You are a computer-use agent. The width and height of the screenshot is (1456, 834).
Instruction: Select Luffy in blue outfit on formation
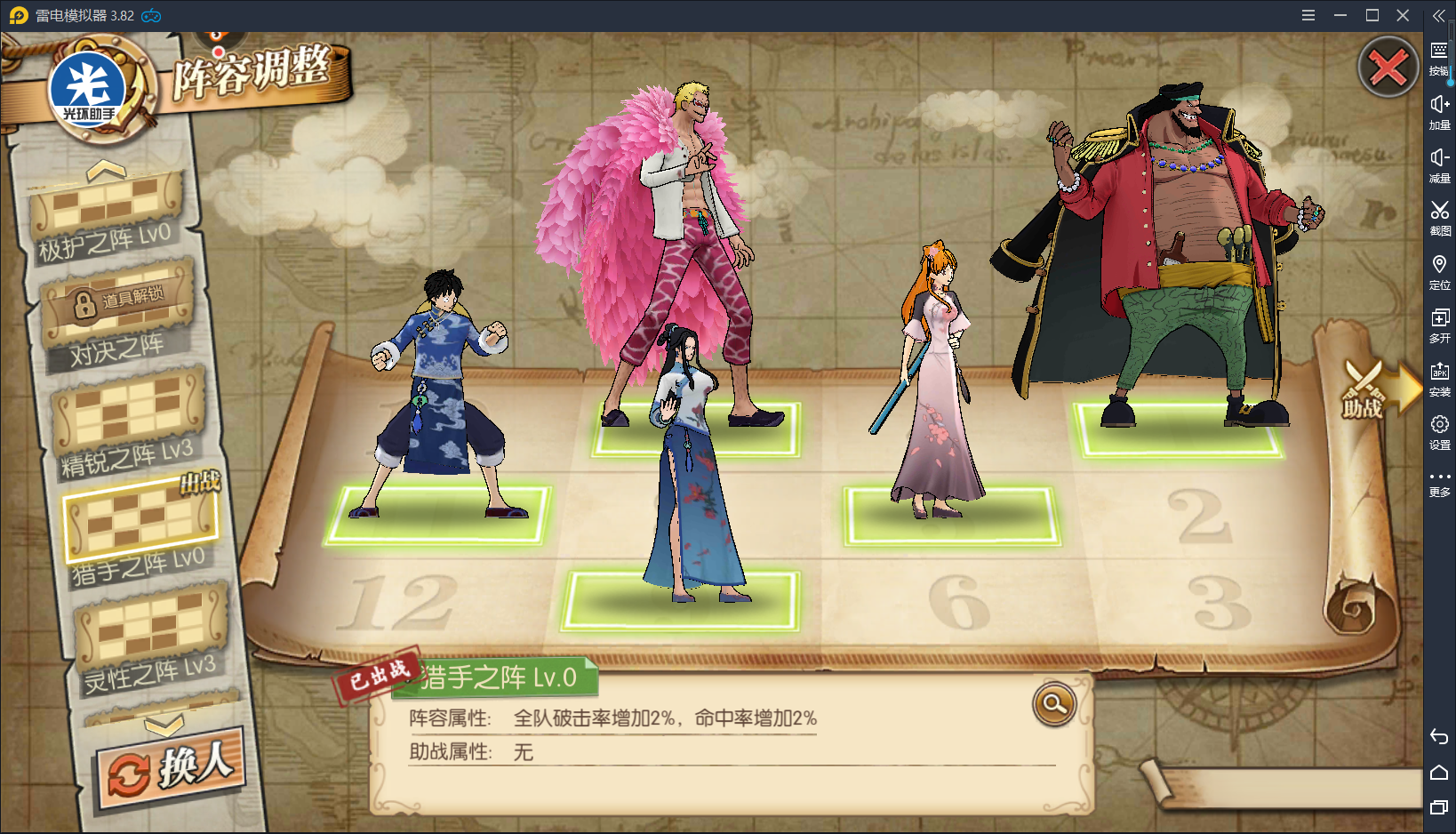pos(437,391)
